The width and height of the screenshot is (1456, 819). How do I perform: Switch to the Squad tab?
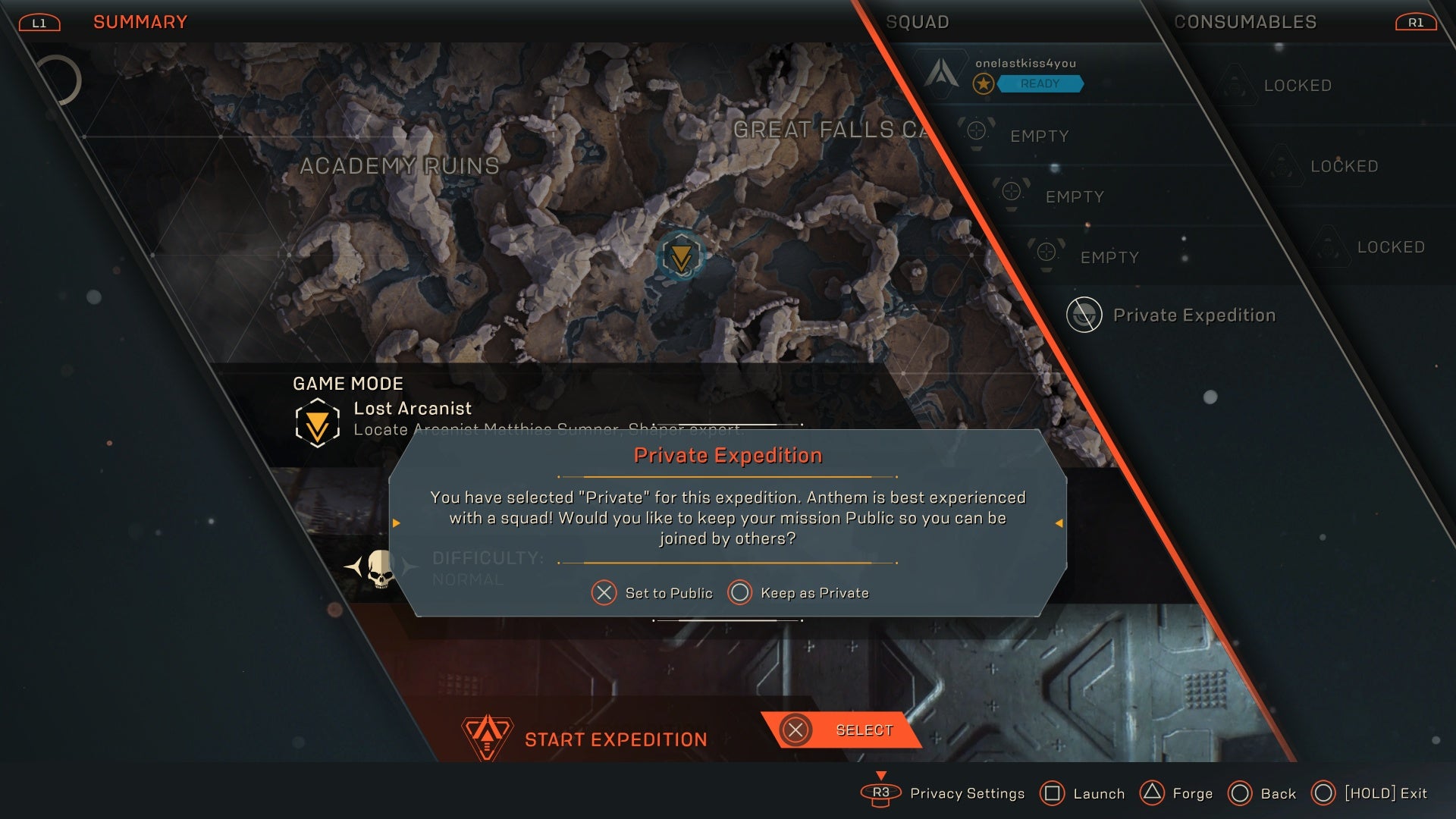[918, 22]
